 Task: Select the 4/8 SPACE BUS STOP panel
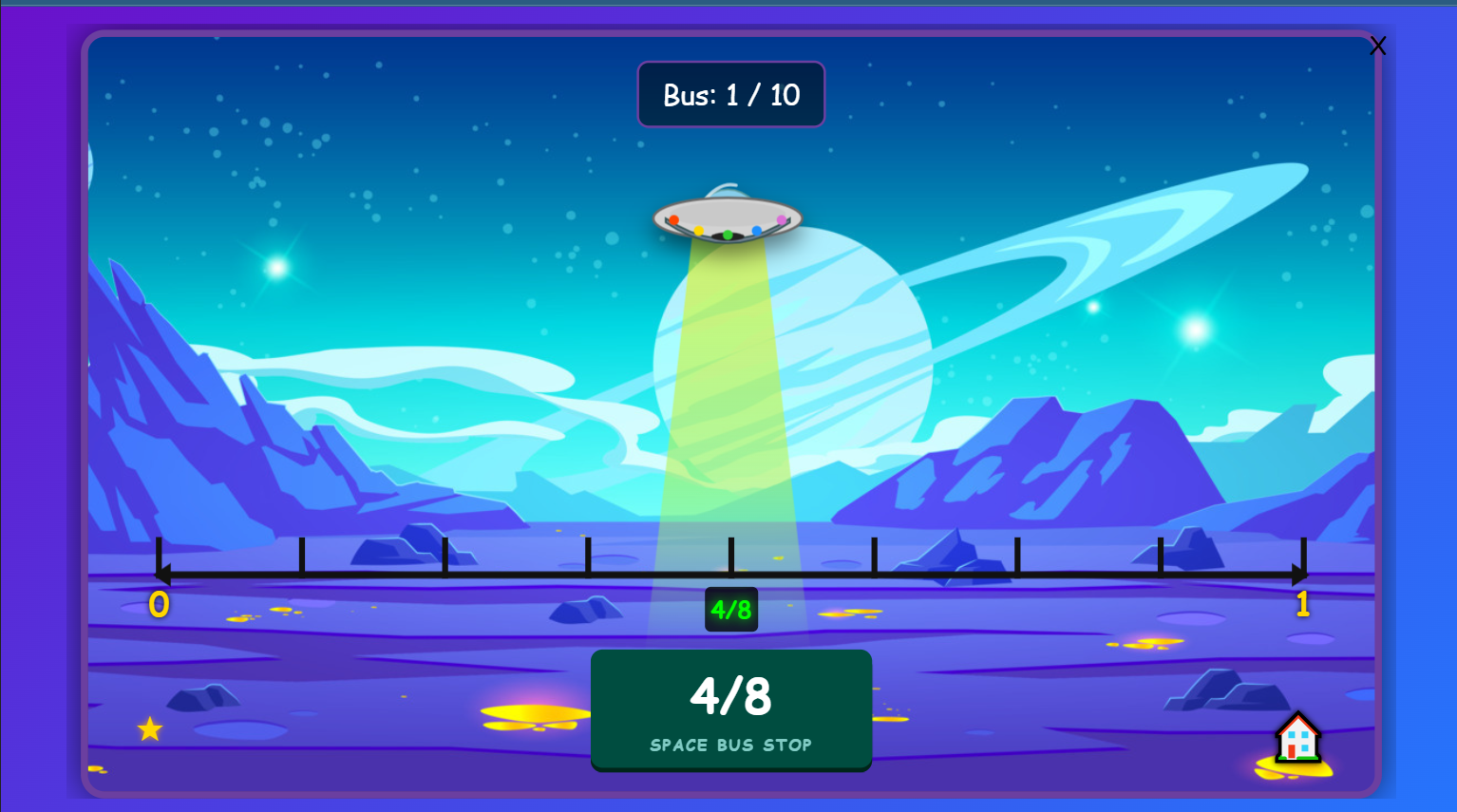pos(730,709)
